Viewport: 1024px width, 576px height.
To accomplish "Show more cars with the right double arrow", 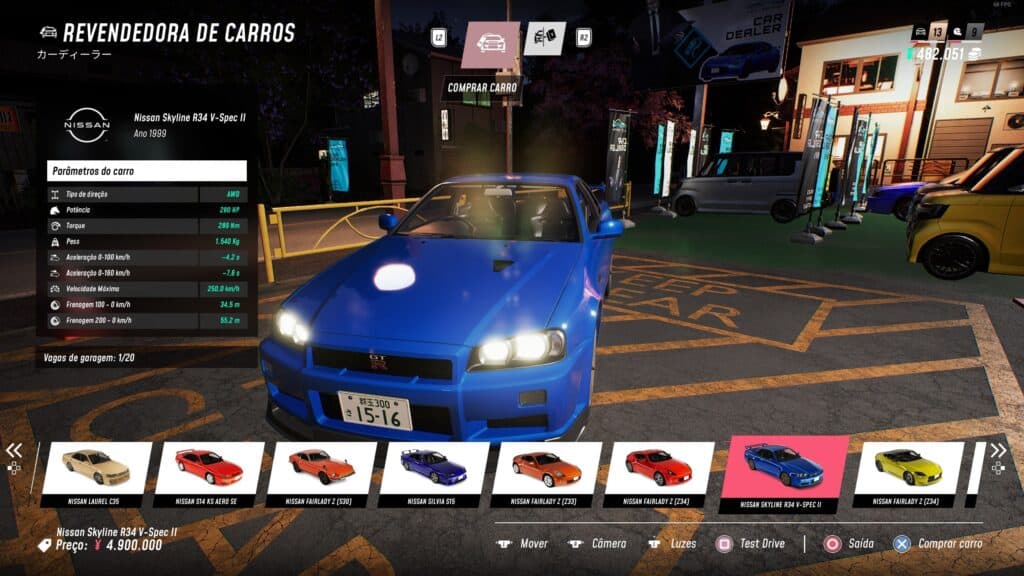I will click(x=998, y=451).
